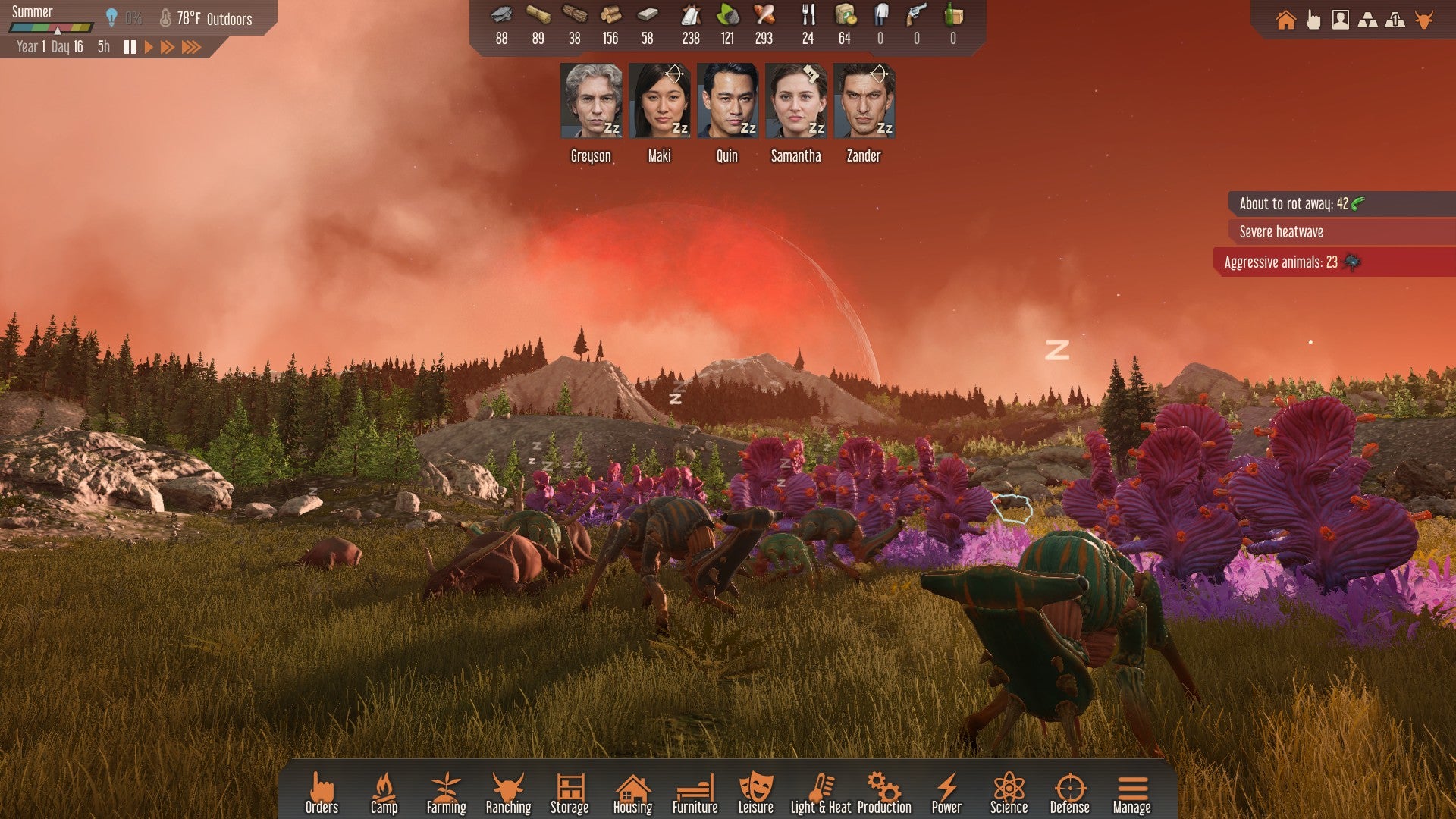Open the survivor portrait overview icon
1456x819 pixels.
pyautogui.click(x=1340, y=20)
